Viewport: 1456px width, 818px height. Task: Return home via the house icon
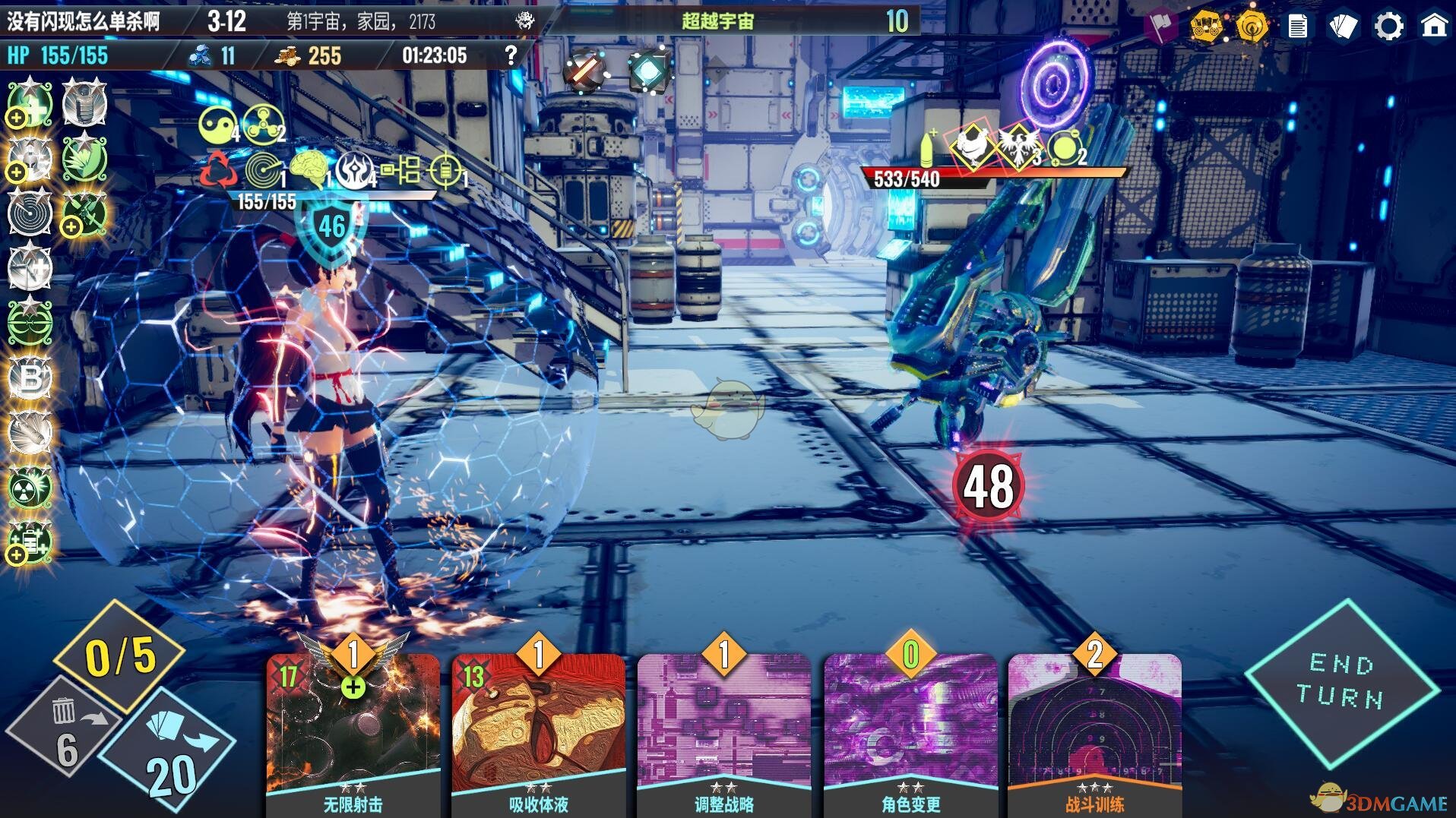pyautogui.click(x=1434, y=27)
